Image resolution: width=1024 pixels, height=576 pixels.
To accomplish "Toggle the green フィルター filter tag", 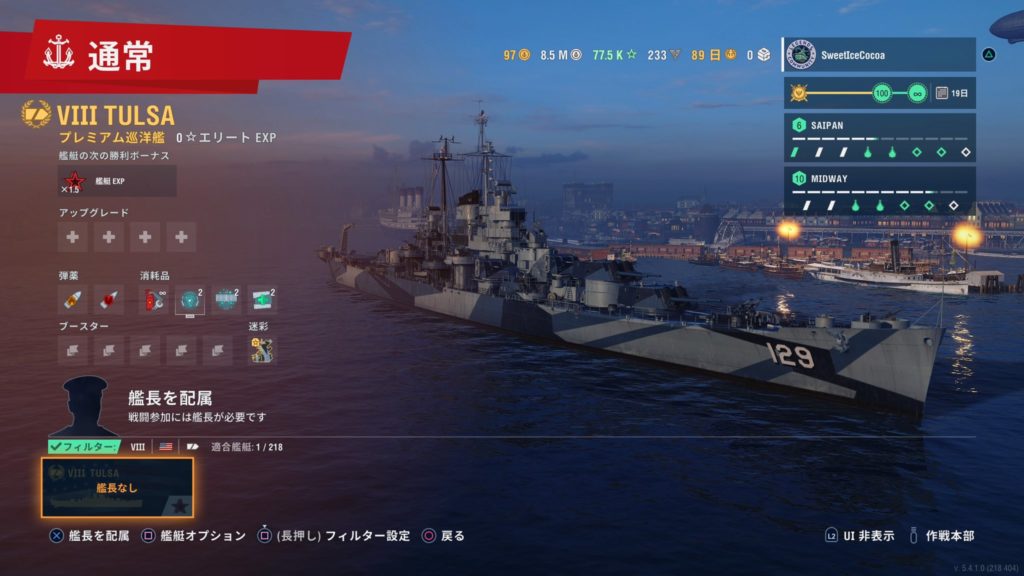I will [x=84, y=447].
